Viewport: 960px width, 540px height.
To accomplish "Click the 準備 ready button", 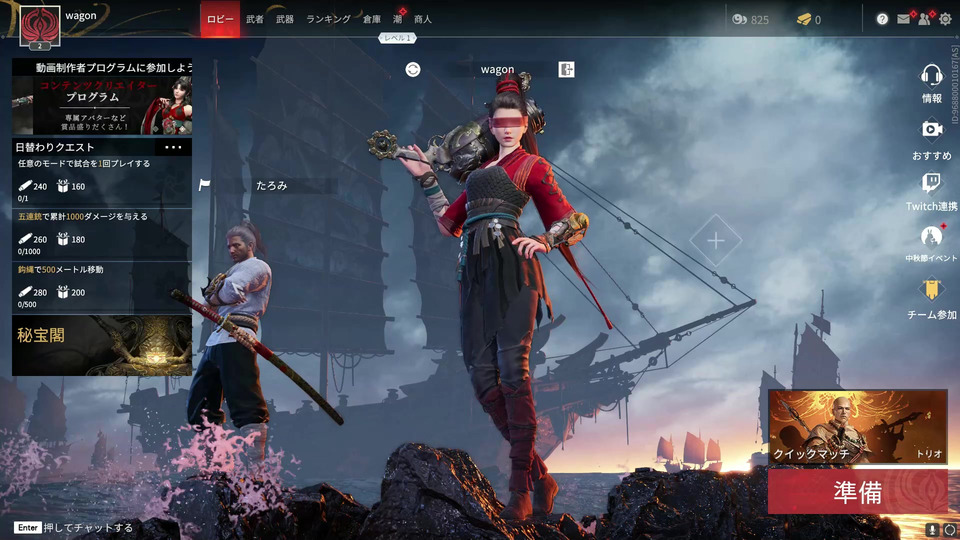I will (857, 492).
